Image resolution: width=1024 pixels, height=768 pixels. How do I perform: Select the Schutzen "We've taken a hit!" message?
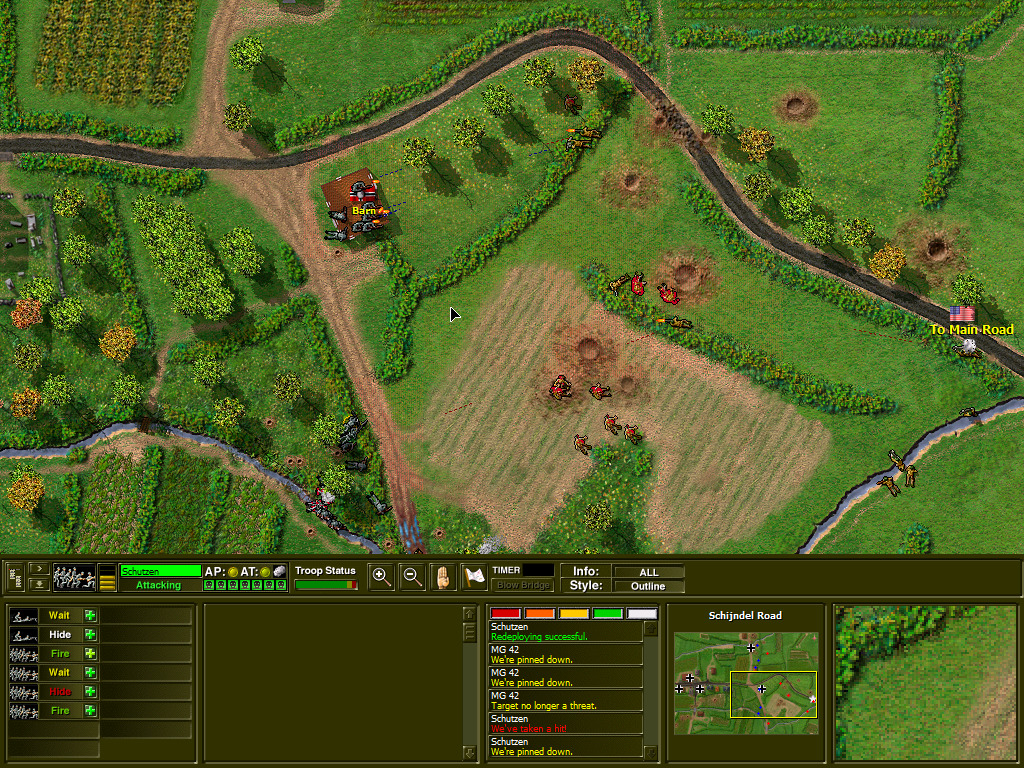pos(565,724)
